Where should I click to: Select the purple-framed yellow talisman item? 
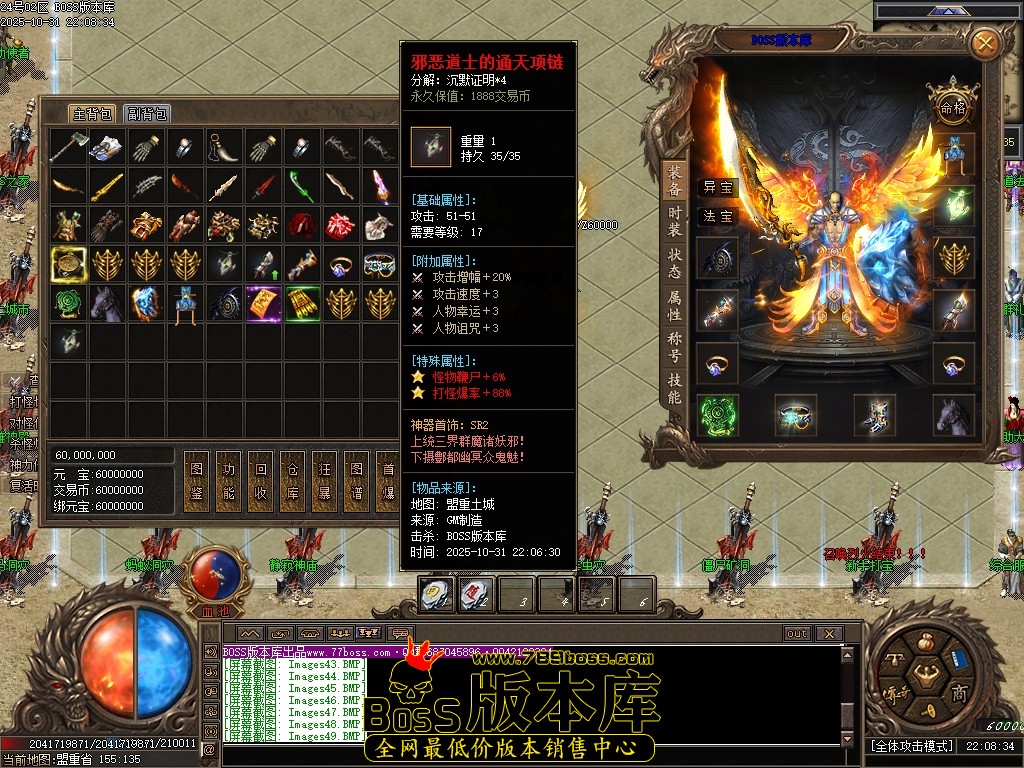pyautogui.click(x=264, y=303)
